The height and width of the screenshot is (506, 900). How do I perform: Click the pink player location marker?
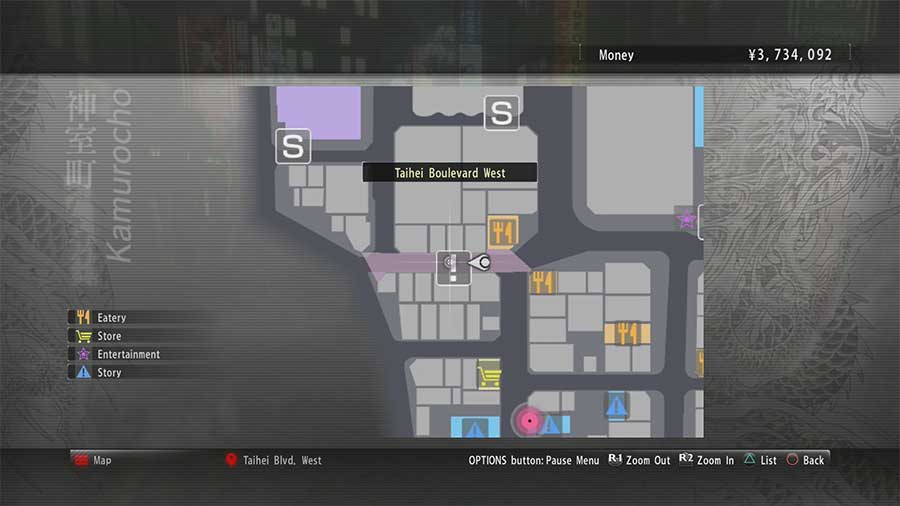[529, 422]
